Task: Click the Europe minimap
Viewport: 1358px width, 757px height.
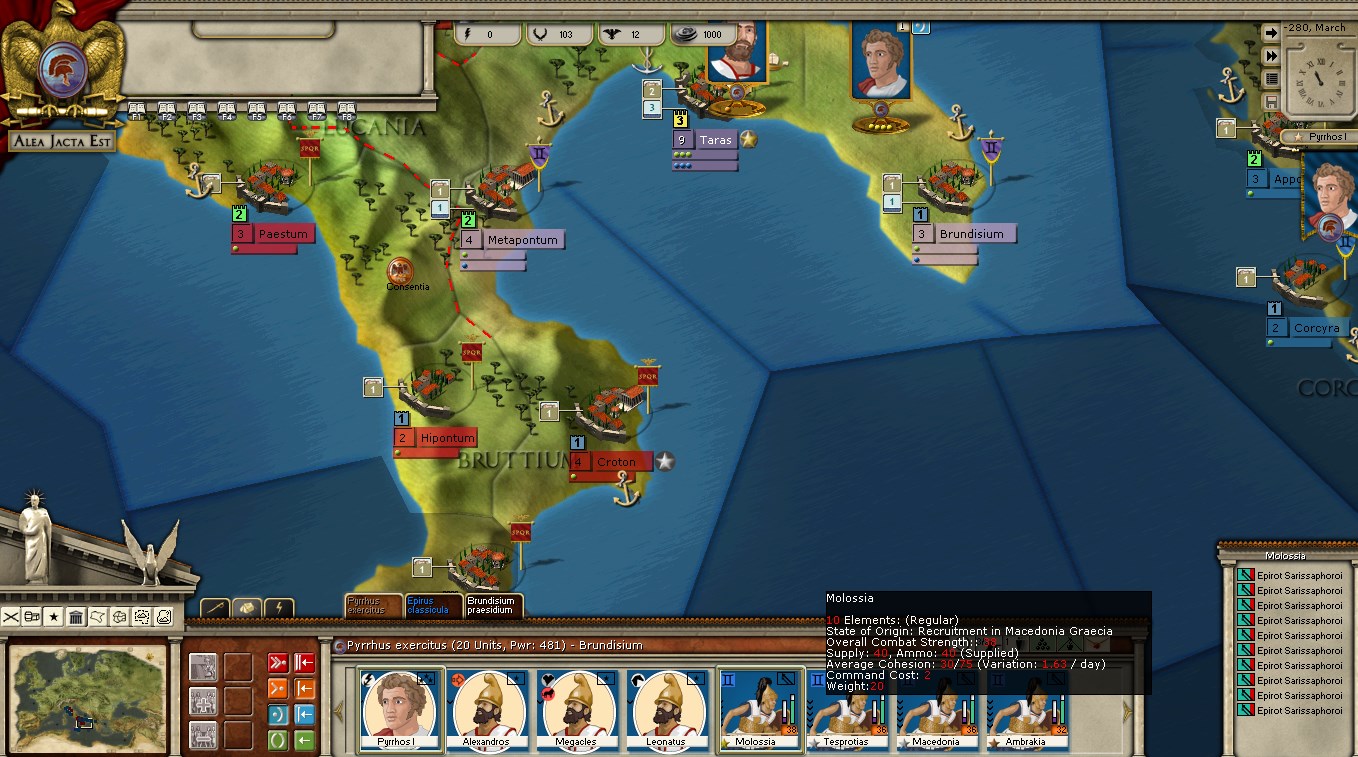Action: (87, 697)
